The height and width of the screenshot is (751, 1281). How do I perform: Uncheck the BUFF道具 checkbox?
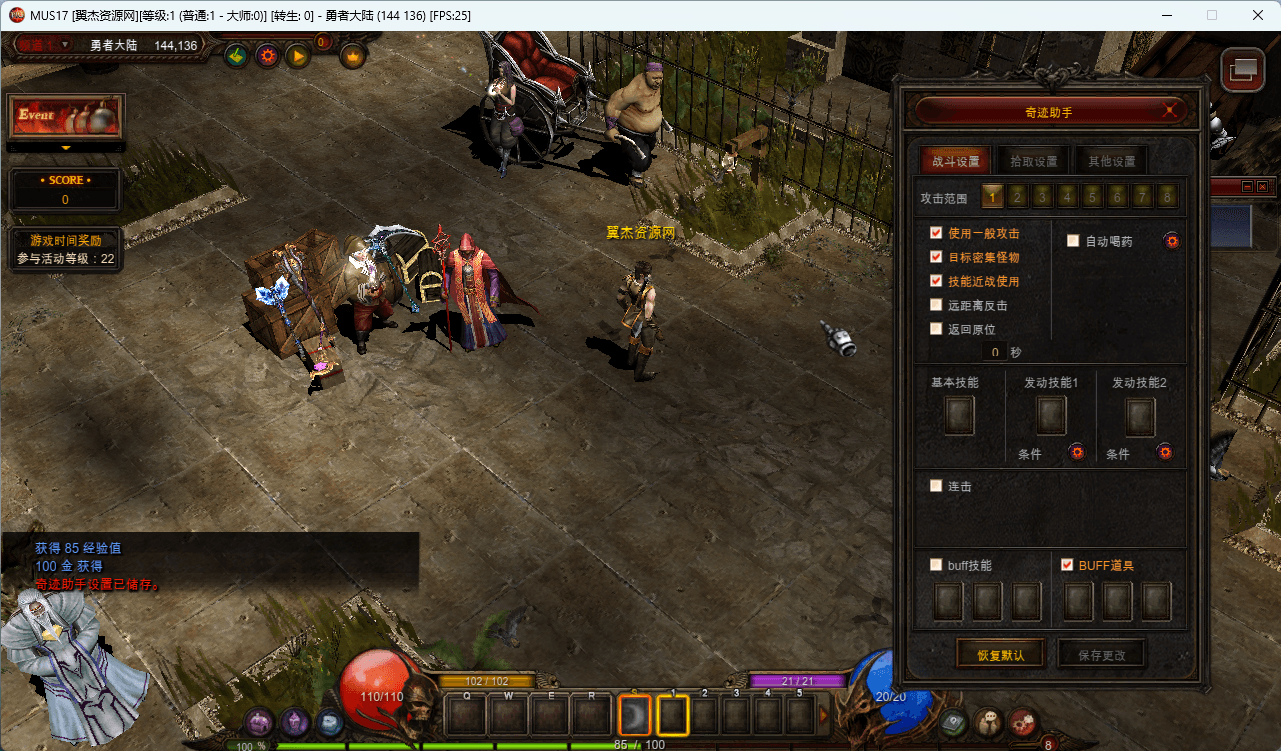(1067, 565)
